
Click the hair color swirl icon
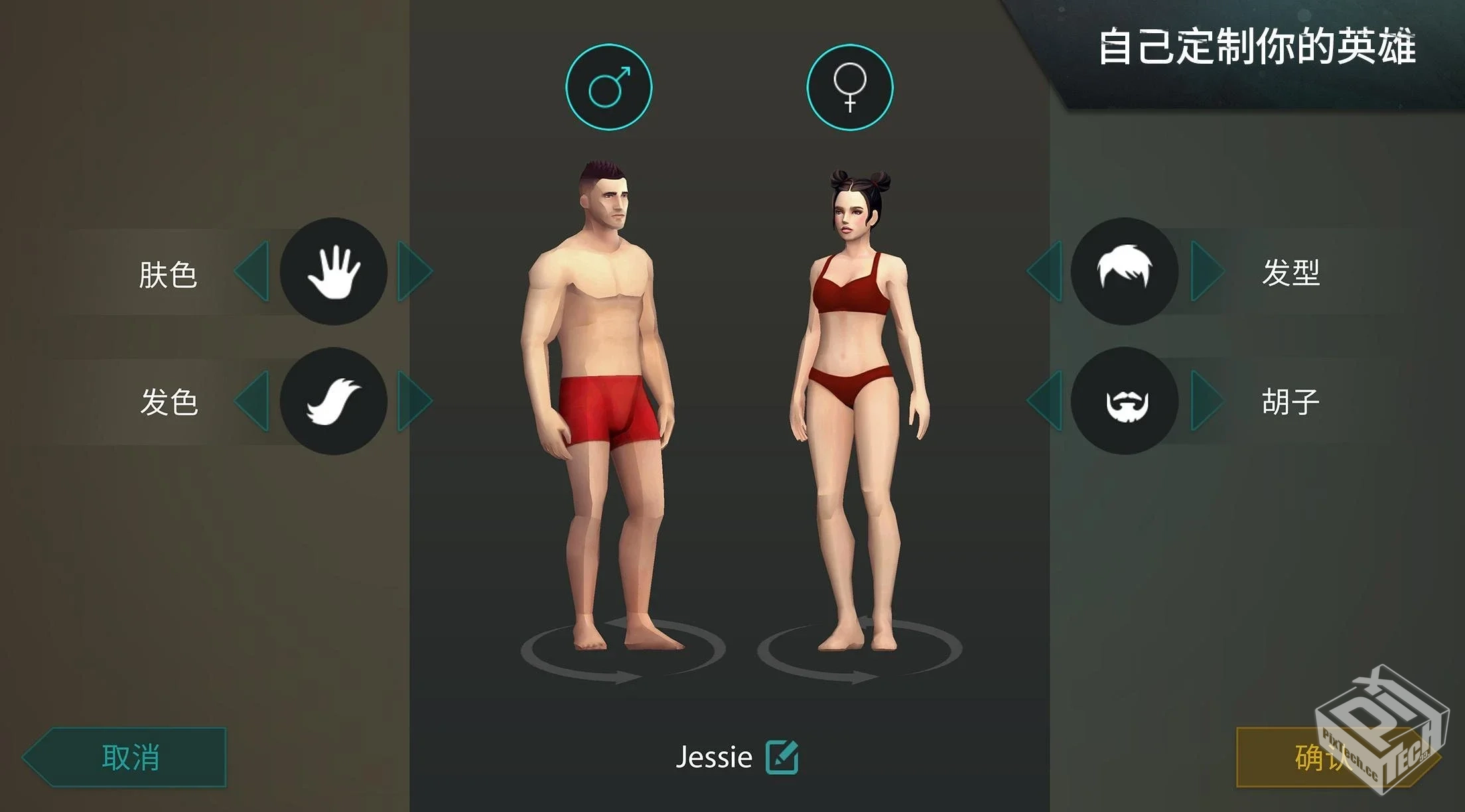point(334,401)
